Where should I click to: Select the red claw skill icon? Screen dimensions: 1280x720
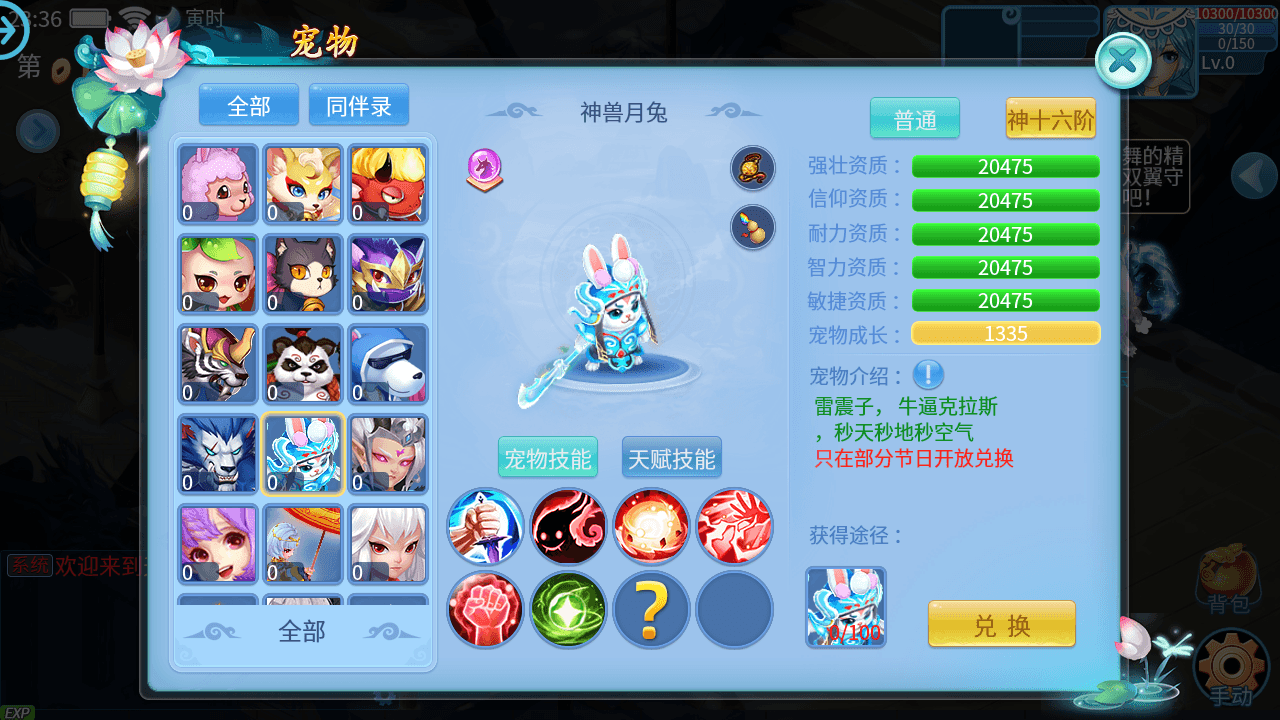tap(734, 527)
